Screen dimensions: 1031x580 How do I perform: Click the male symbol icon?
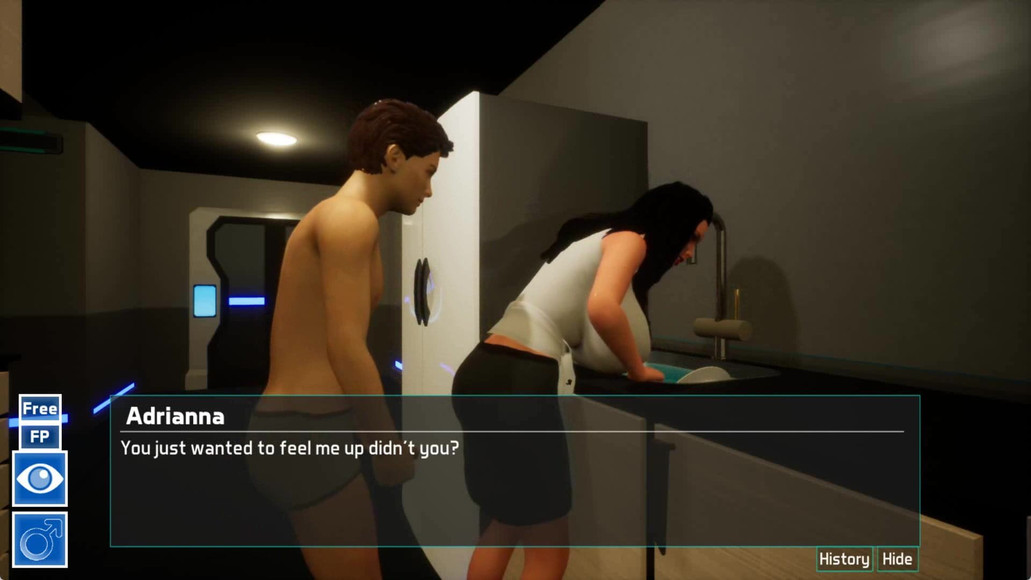[x=40, y=540]
